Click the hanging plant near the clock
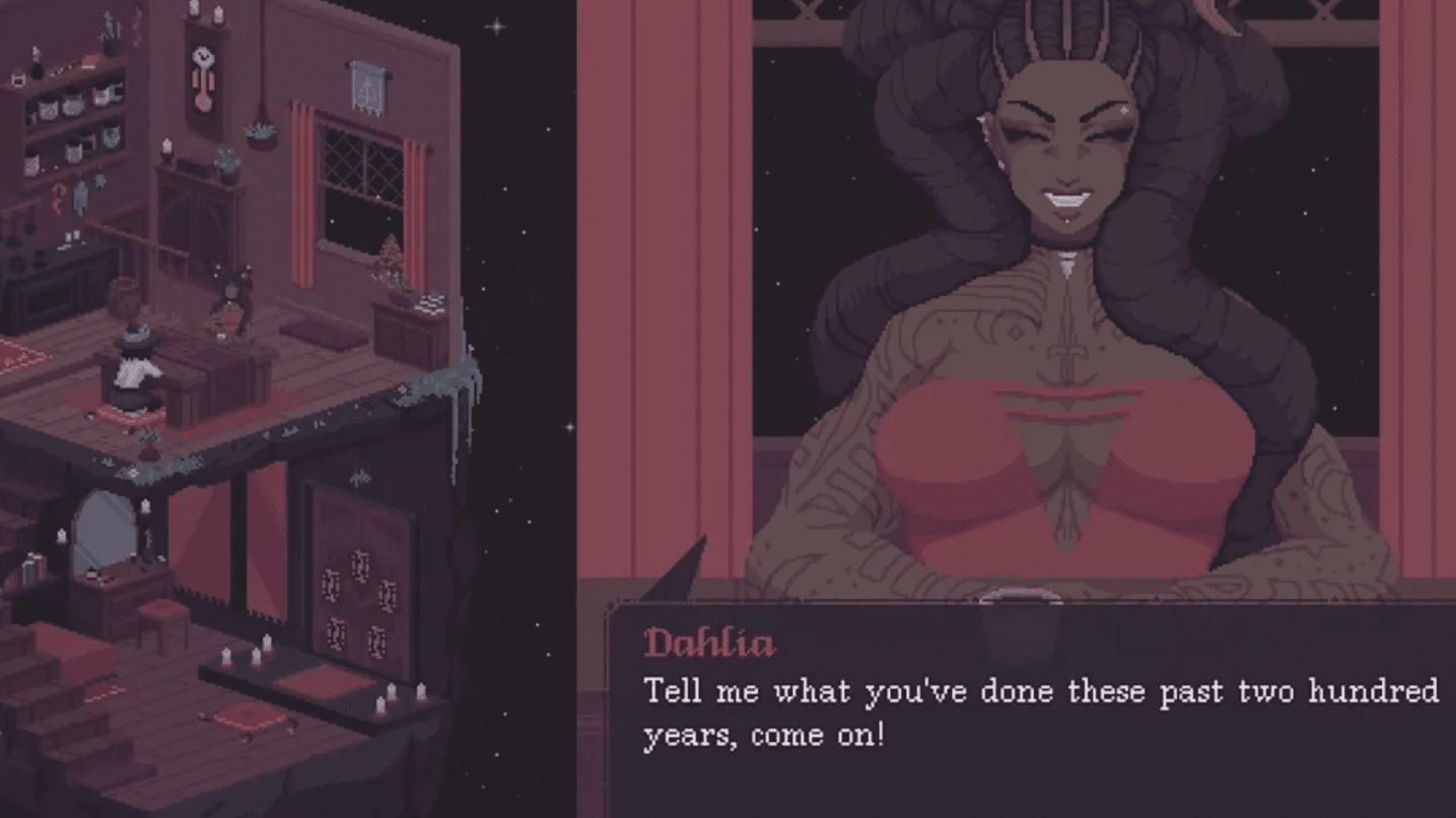The height and width of the screenshot is (818, 1456). [x=260, y=133]
